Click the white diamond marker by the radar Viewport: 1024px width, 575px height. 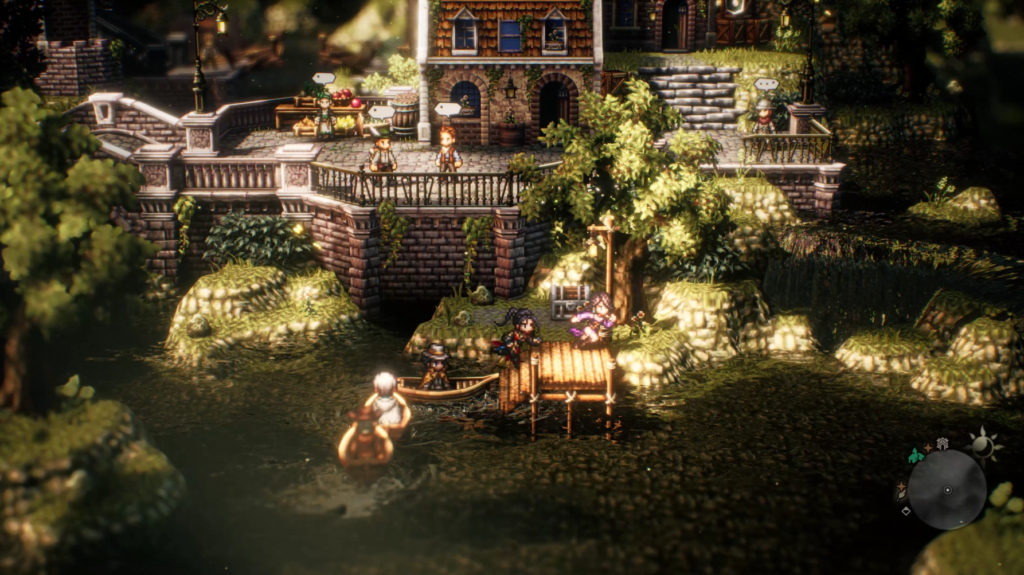point(906,511)
